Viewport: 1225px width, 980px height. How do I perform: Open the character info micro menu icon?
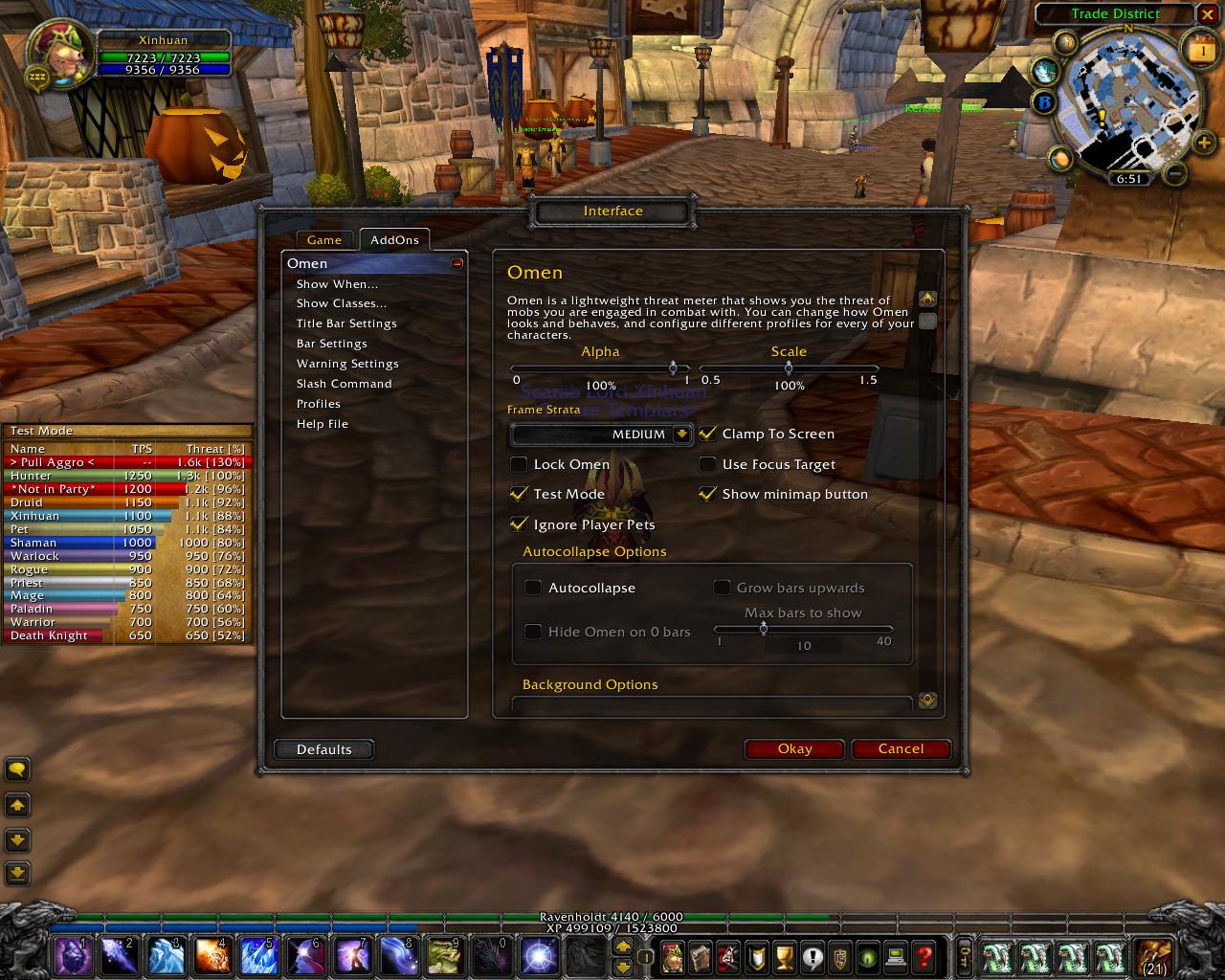(x=673, y=955)
